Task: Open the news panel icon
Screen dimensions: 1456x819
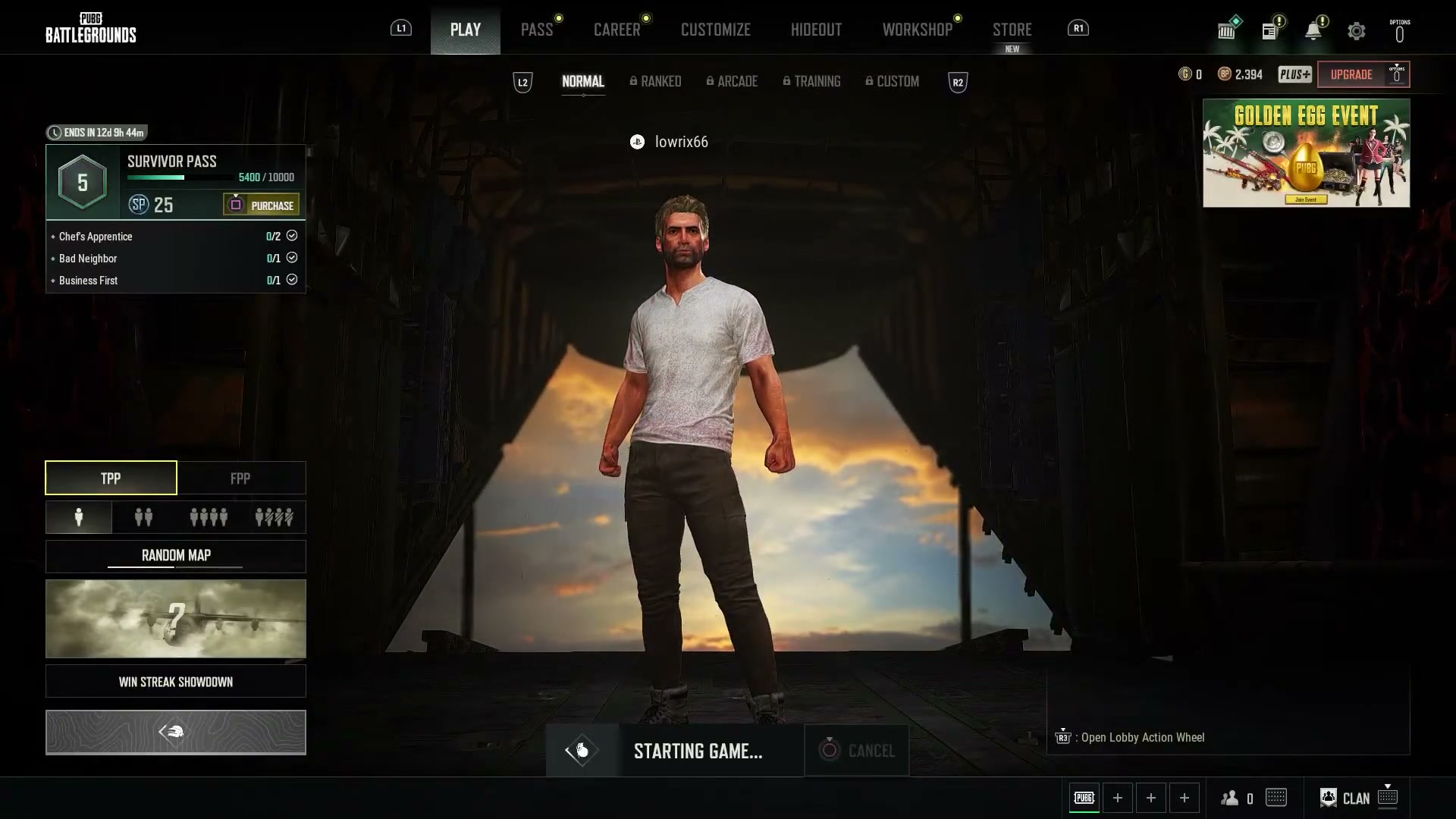Action: [x=1269, y=30]
